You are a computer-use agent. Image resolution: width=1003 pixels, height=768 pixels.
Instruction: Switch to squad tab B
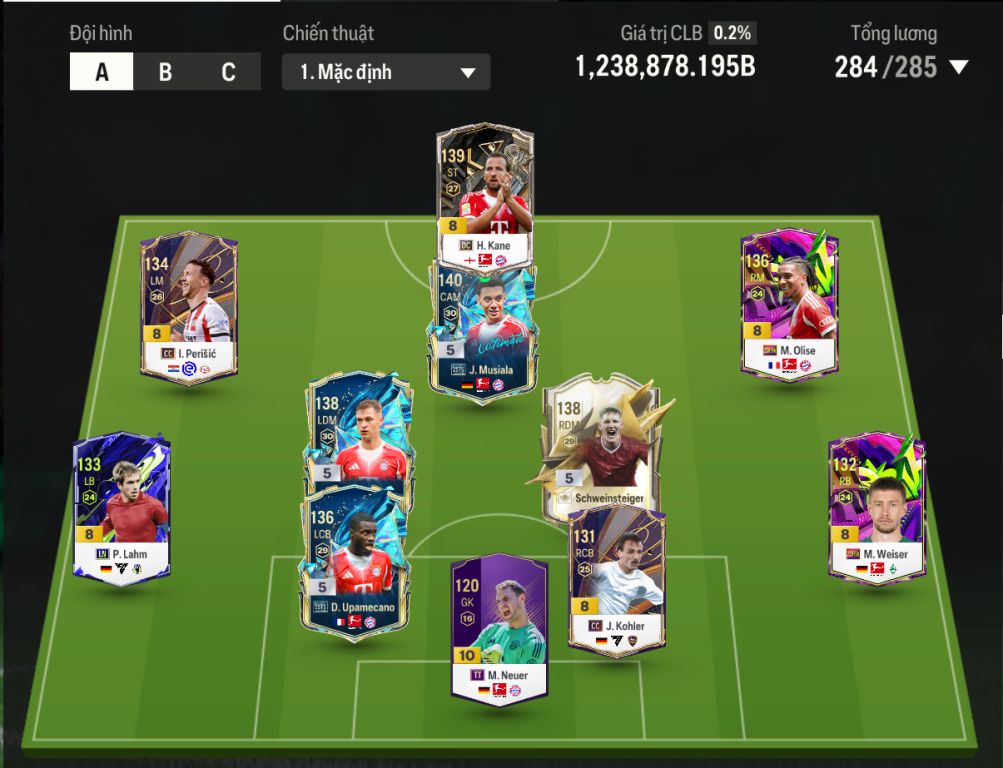tap(165, 72)
